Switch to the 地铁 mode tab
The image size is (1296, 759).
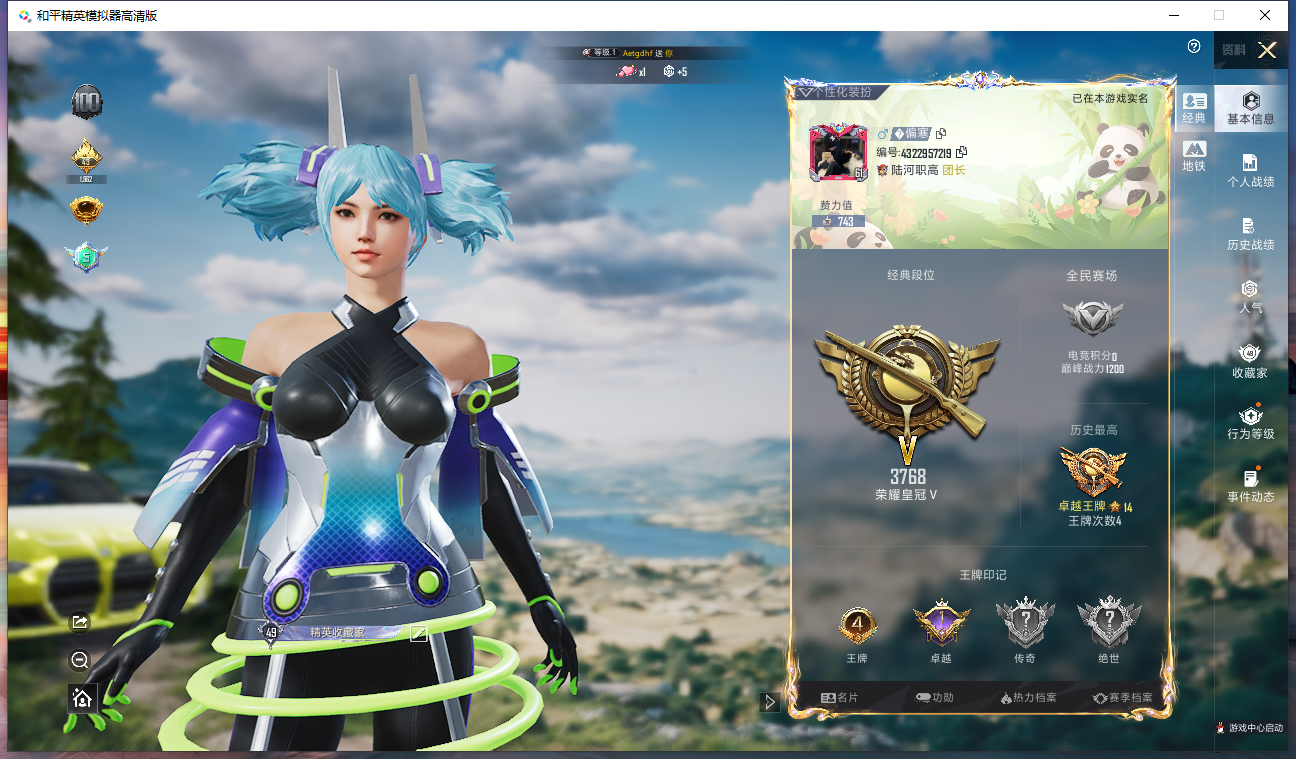[1194, 155]
